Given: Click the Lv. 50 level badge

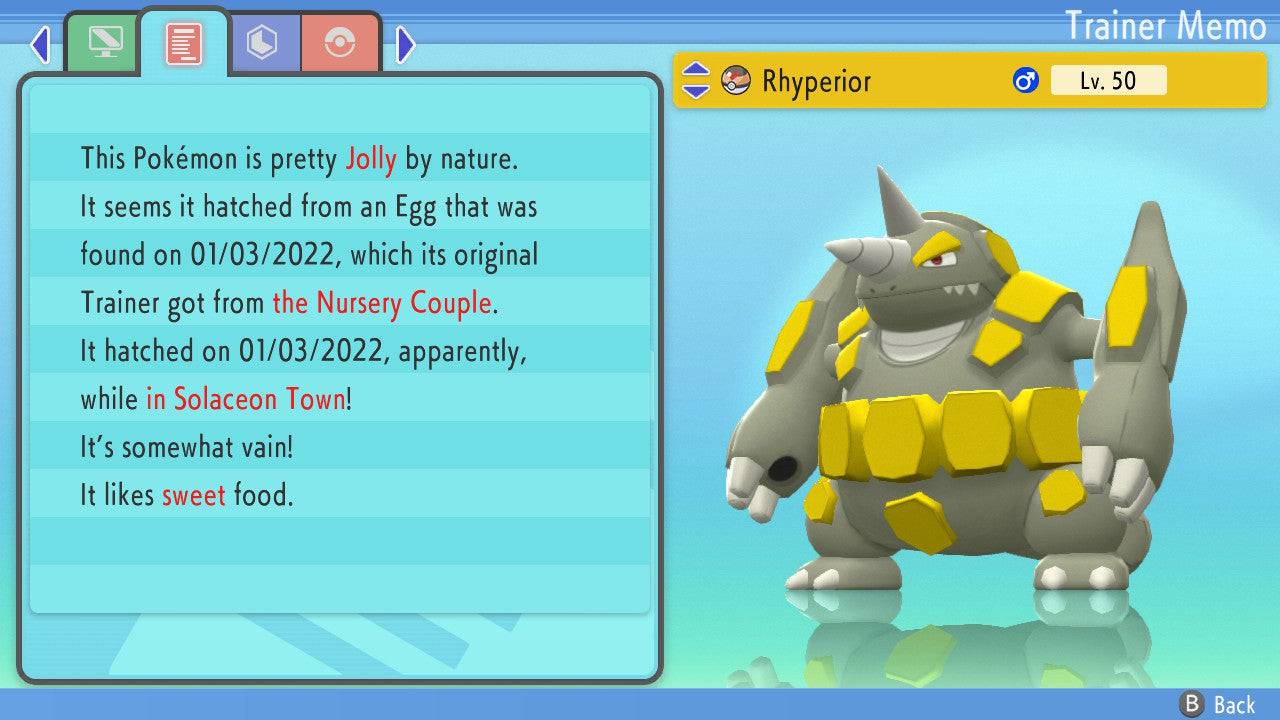Looking at the screenshot, I should pyautogui.click(x=1108, y=80).
